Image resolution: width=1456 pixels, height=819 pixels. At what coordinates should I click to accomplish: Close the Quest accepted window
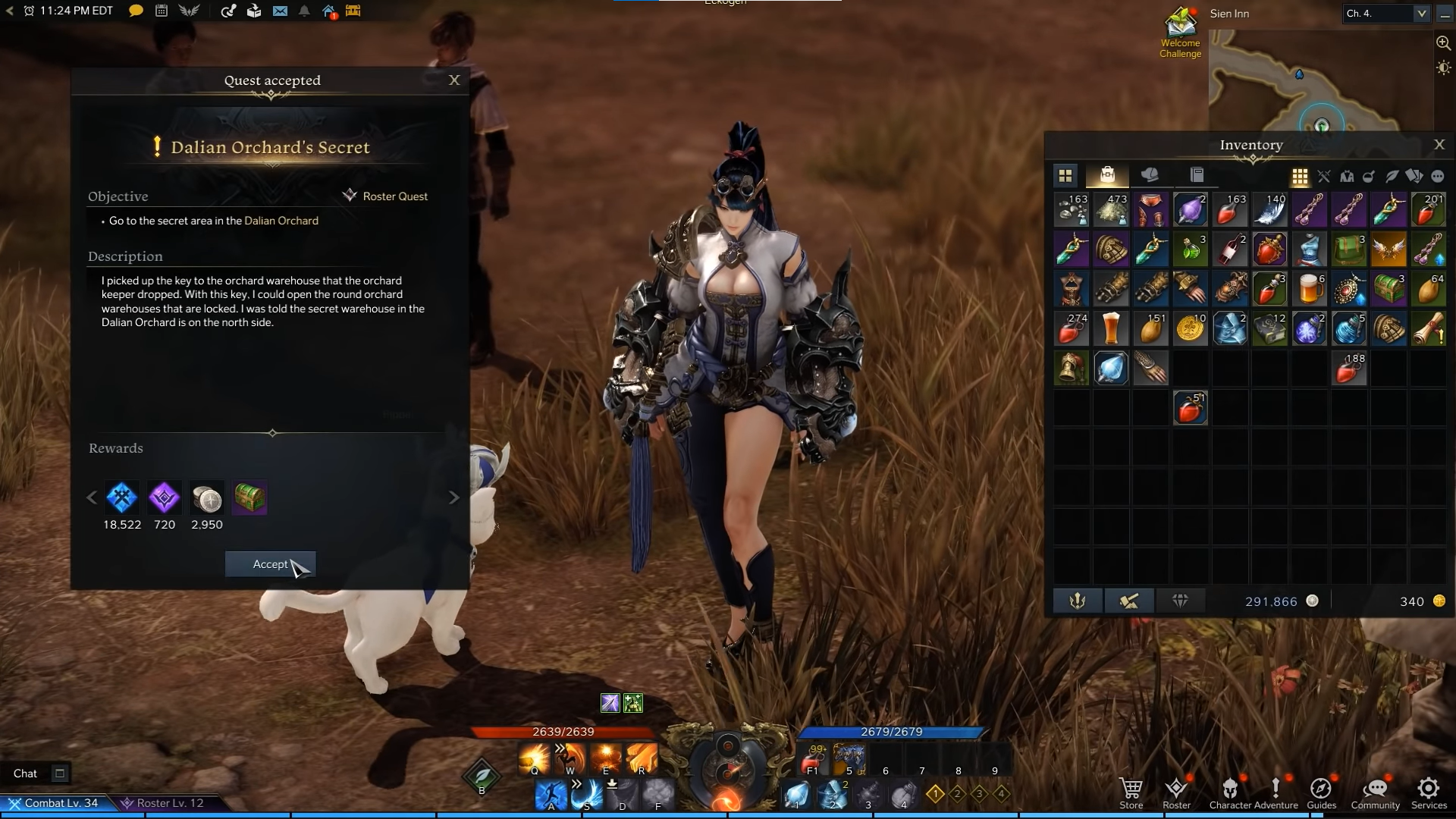click(x=454, y=80)
